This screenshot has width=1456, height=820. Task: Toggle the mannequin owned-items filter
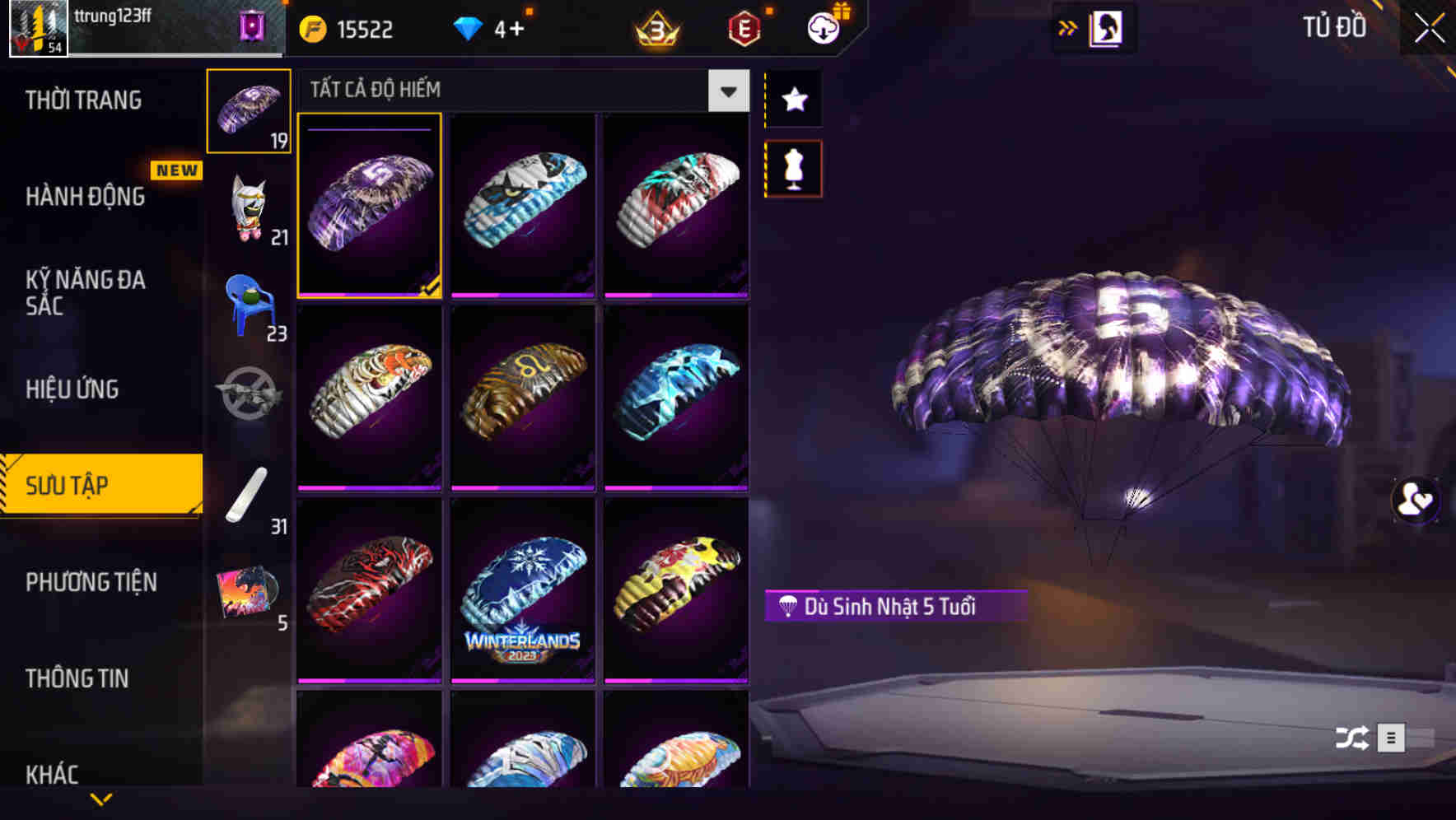(793, 168)
